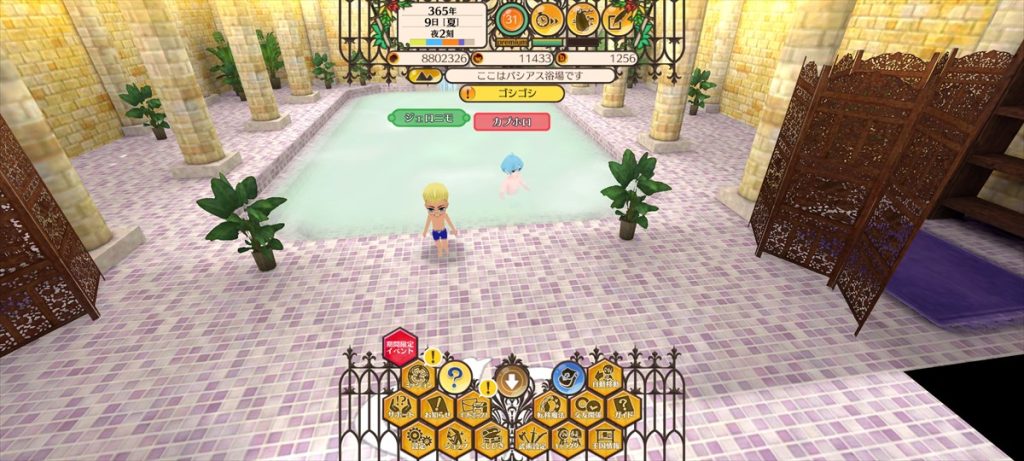The width and height of the screenshot is (1024, 461).
Task: Activate 自動移動 auto-move hexagon
Action: click(605, 378)
